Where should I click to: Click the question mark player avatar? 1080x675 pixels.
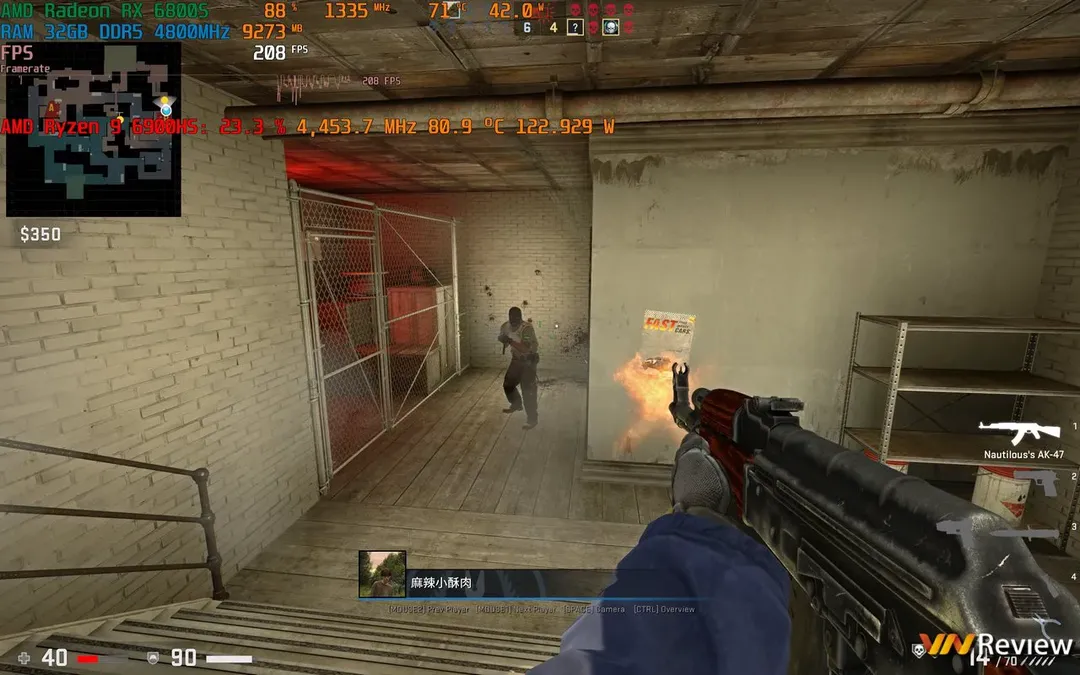(575, 27)
